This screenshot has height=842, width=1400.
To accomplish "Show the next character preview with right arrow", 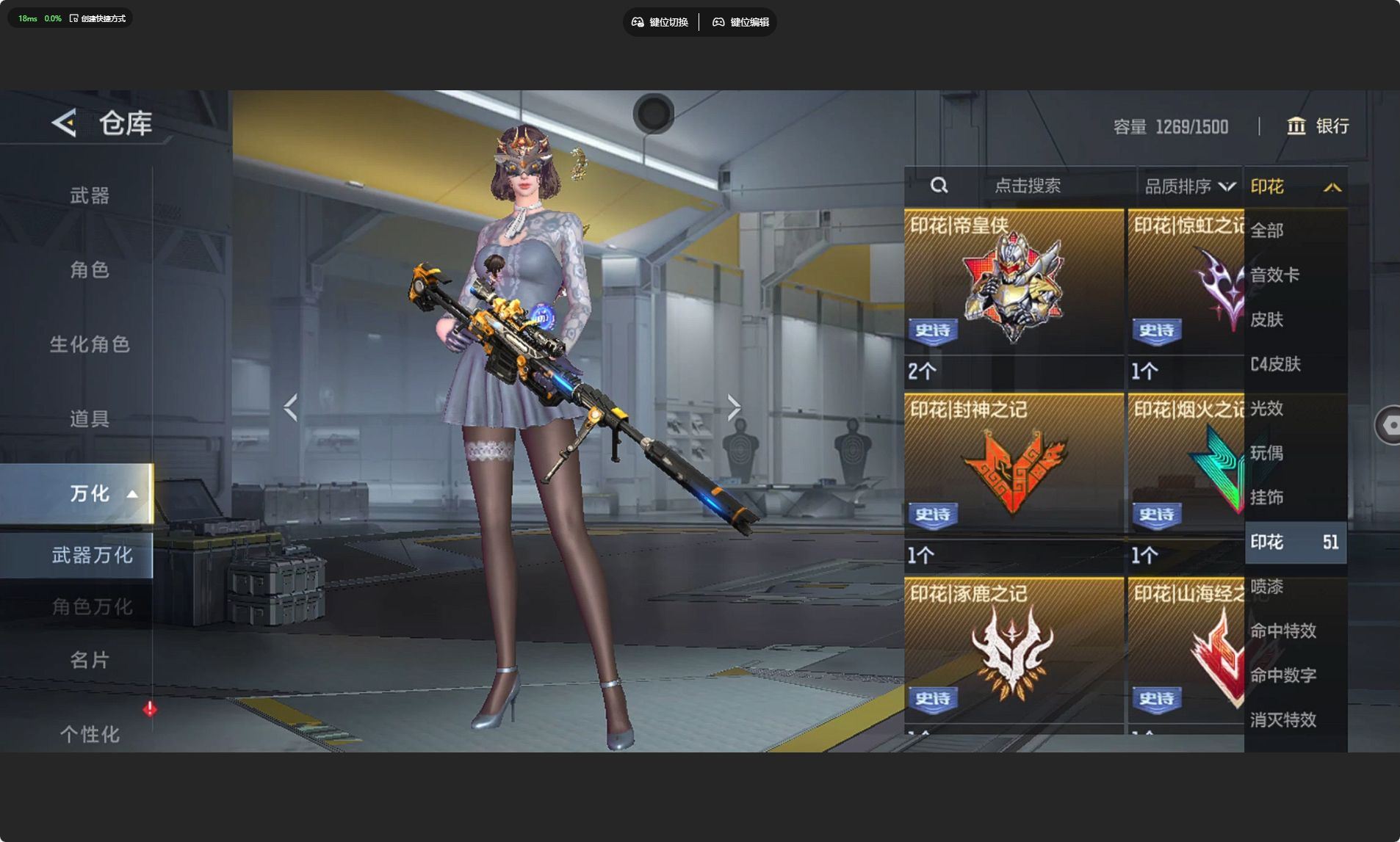I will (734, 407).
